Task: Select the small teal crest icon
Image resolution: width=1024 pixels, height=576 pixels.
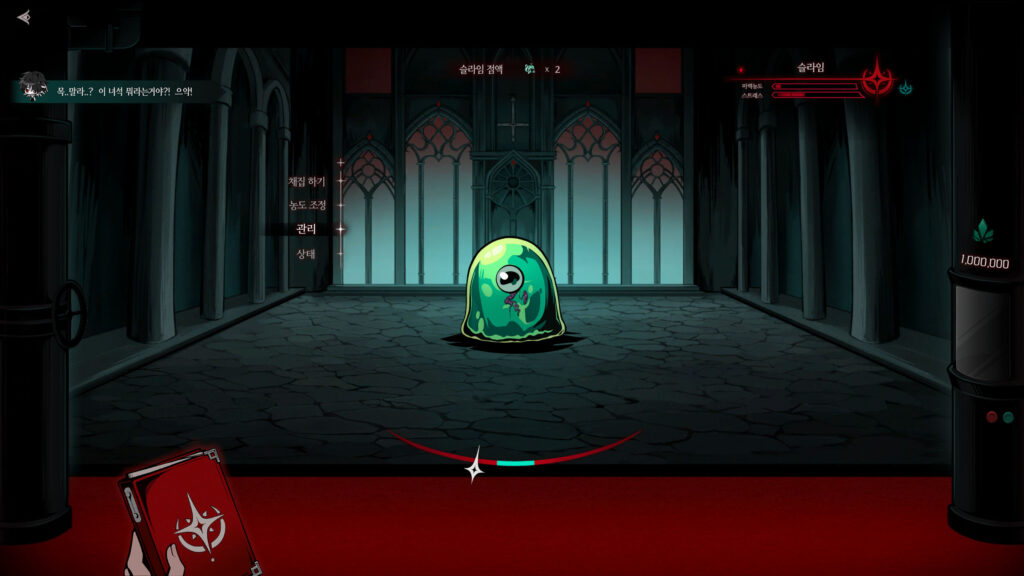Action: (x=906, y=88)
